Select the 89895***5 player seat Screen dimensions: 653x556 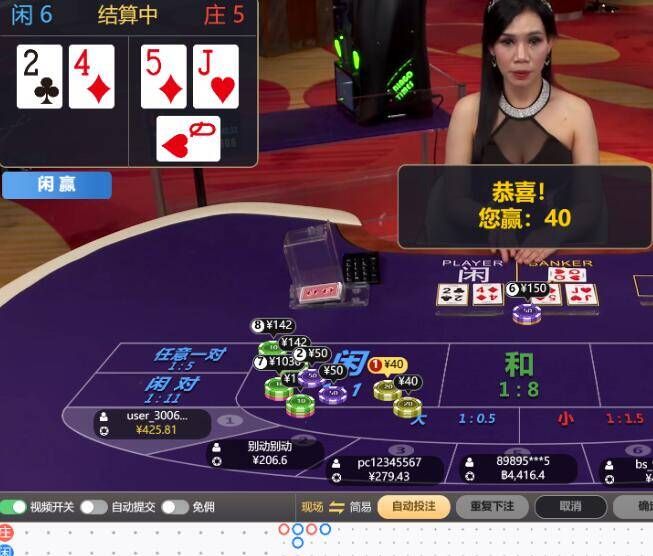(x=520, y=468)
